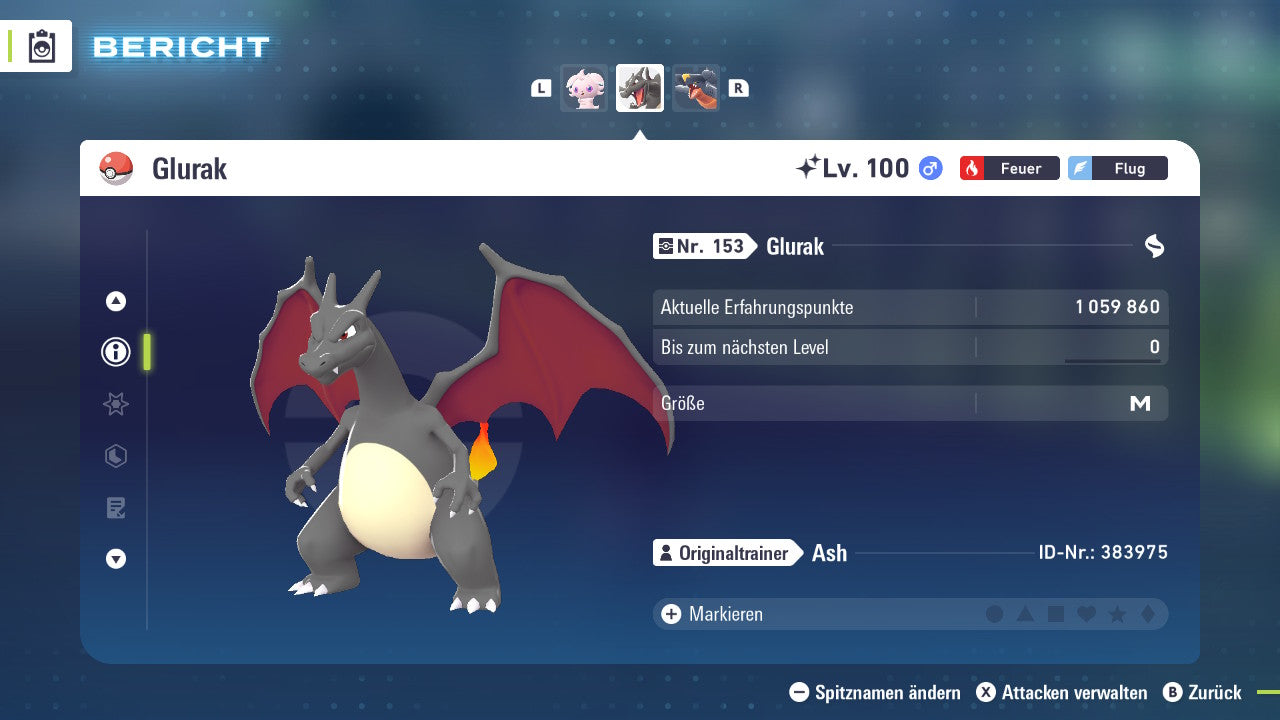Open the info tab in sidebar

coord(115,352)
